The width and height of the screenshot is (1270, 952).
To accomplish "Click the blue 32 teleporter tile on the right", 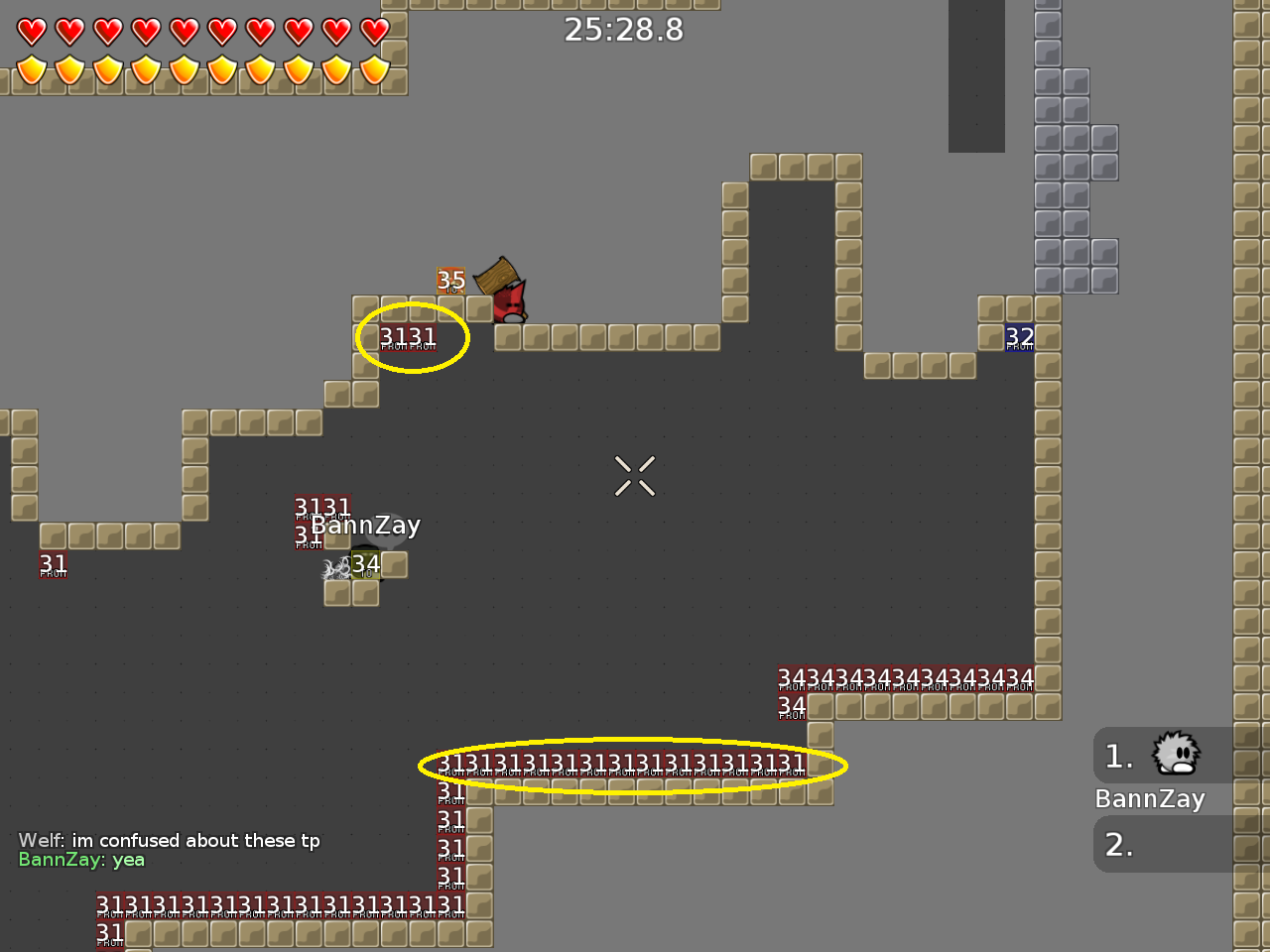I will pos(1018,337).
